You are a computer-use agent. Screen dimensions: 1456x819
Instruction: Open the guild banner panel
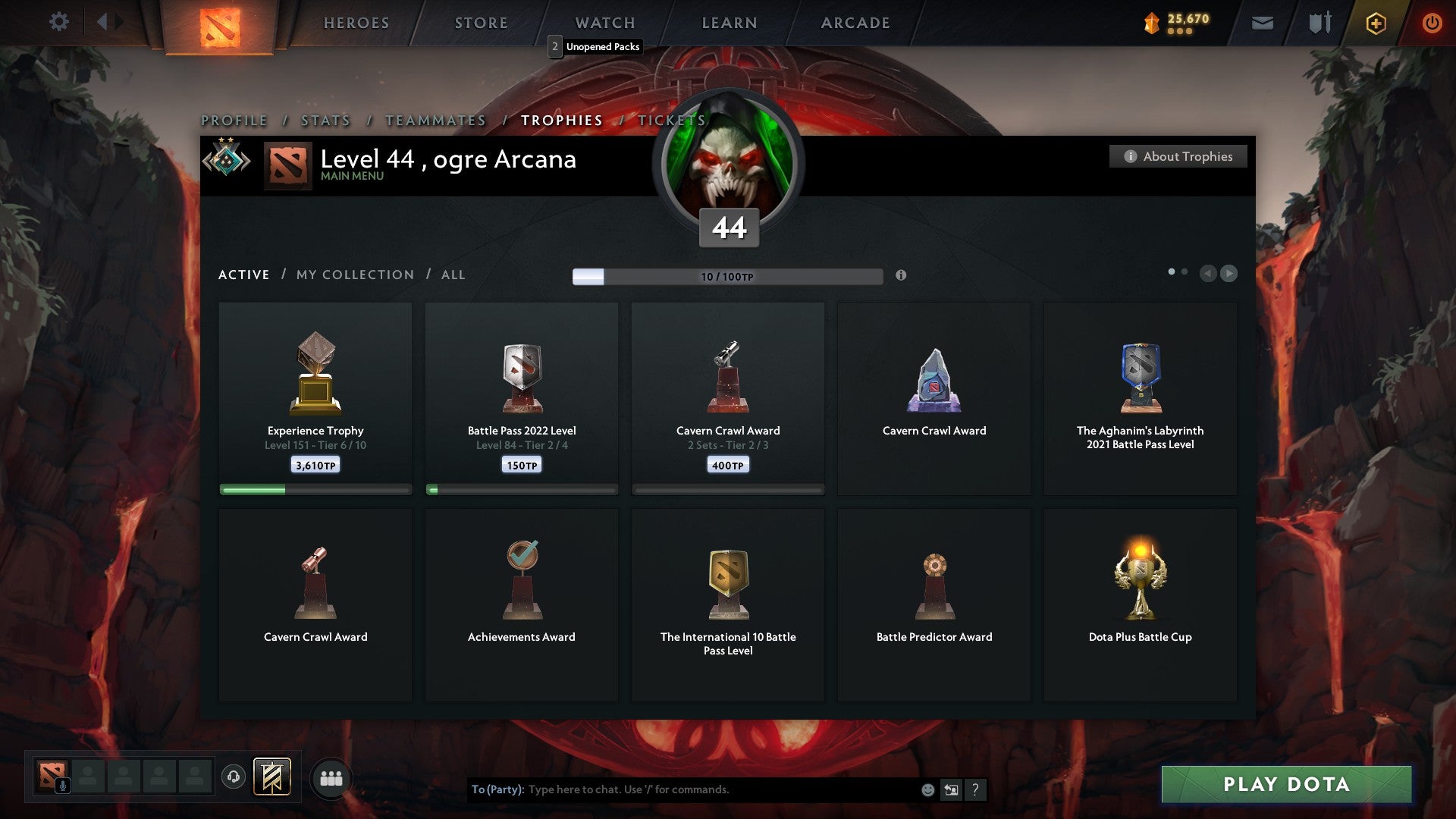[x=273, y=777]
